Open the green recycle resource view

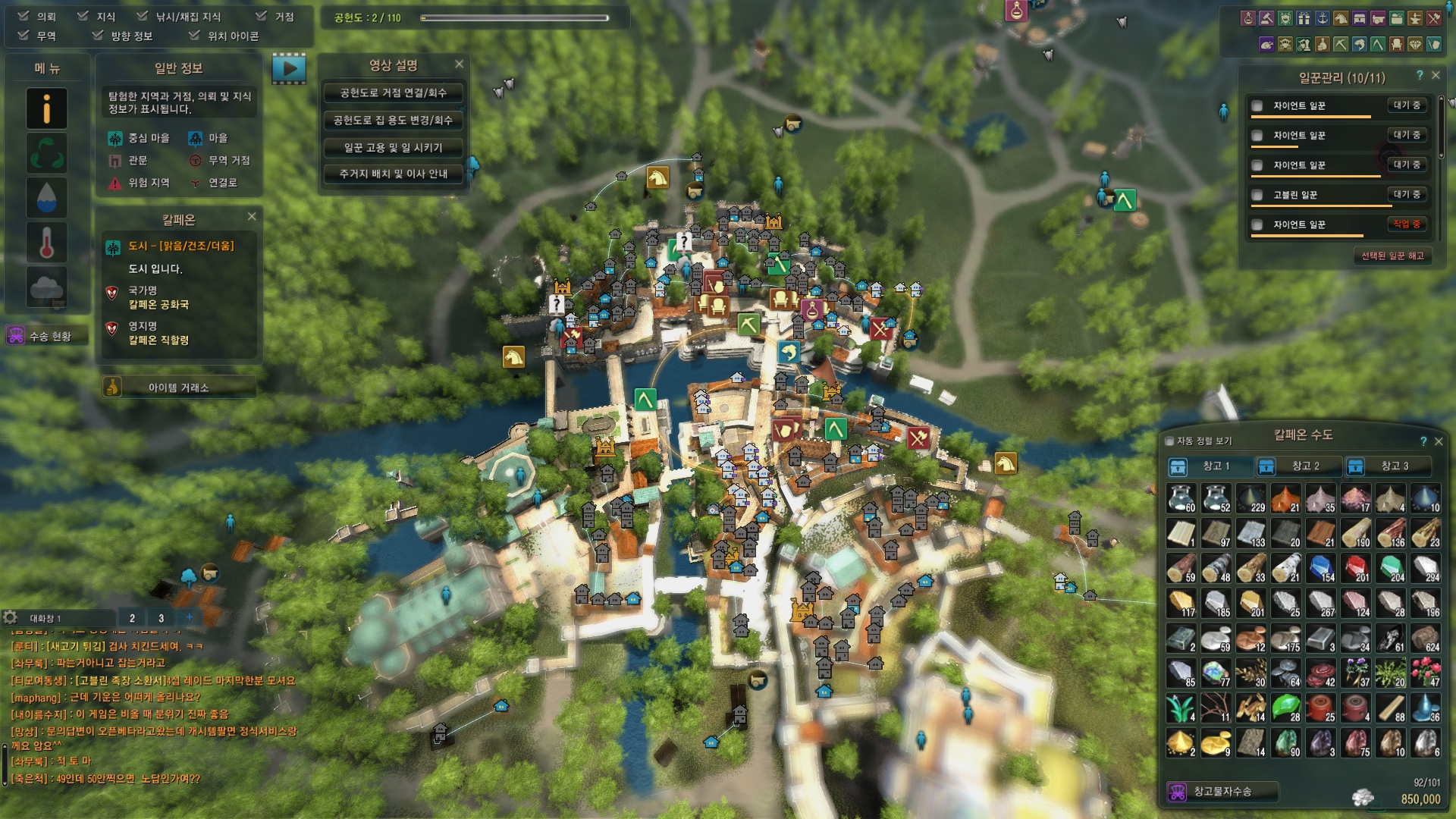click(47, 153)
